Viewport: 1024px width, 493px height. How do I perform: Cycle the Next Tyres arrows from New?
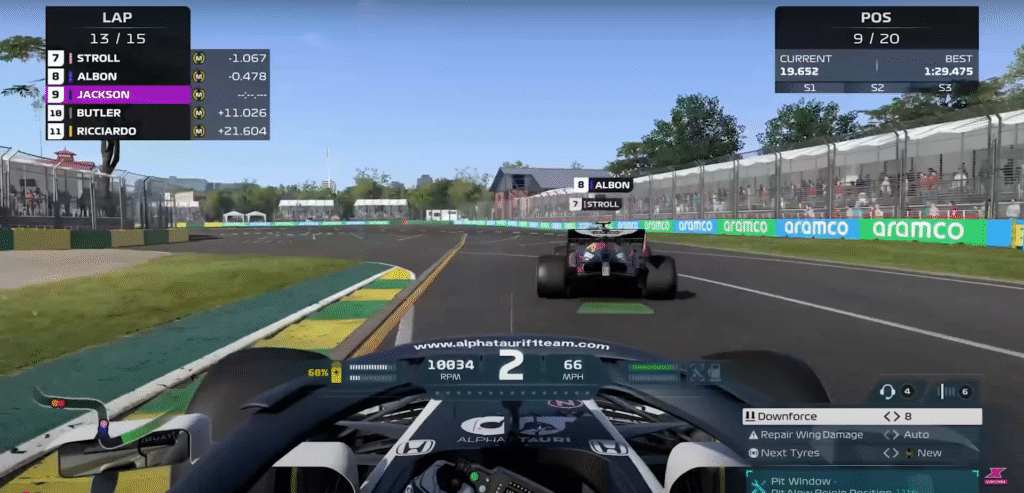tap(890, 453)
